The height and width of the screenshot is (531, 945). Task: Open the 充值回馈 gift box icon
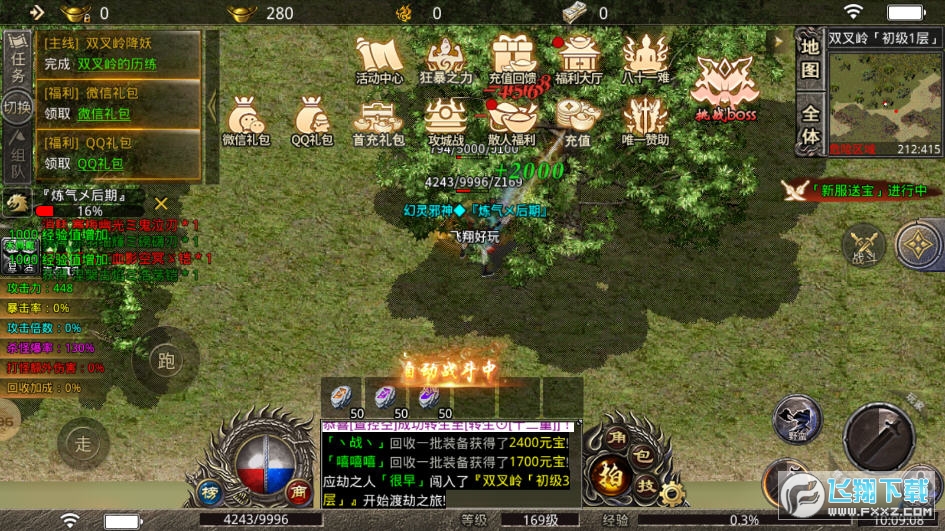click(514, 60)
